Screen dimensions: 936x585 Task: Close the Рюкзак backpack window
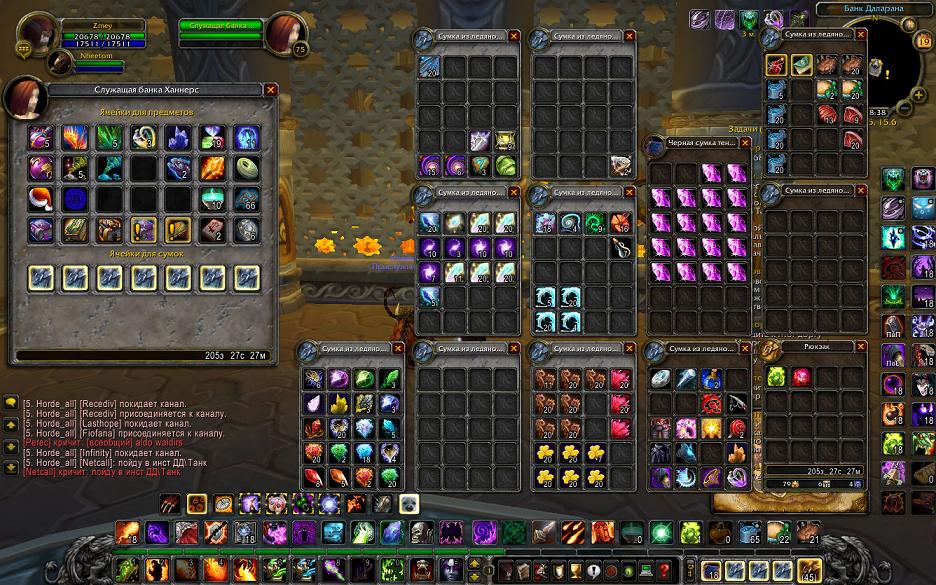[858, 346]
